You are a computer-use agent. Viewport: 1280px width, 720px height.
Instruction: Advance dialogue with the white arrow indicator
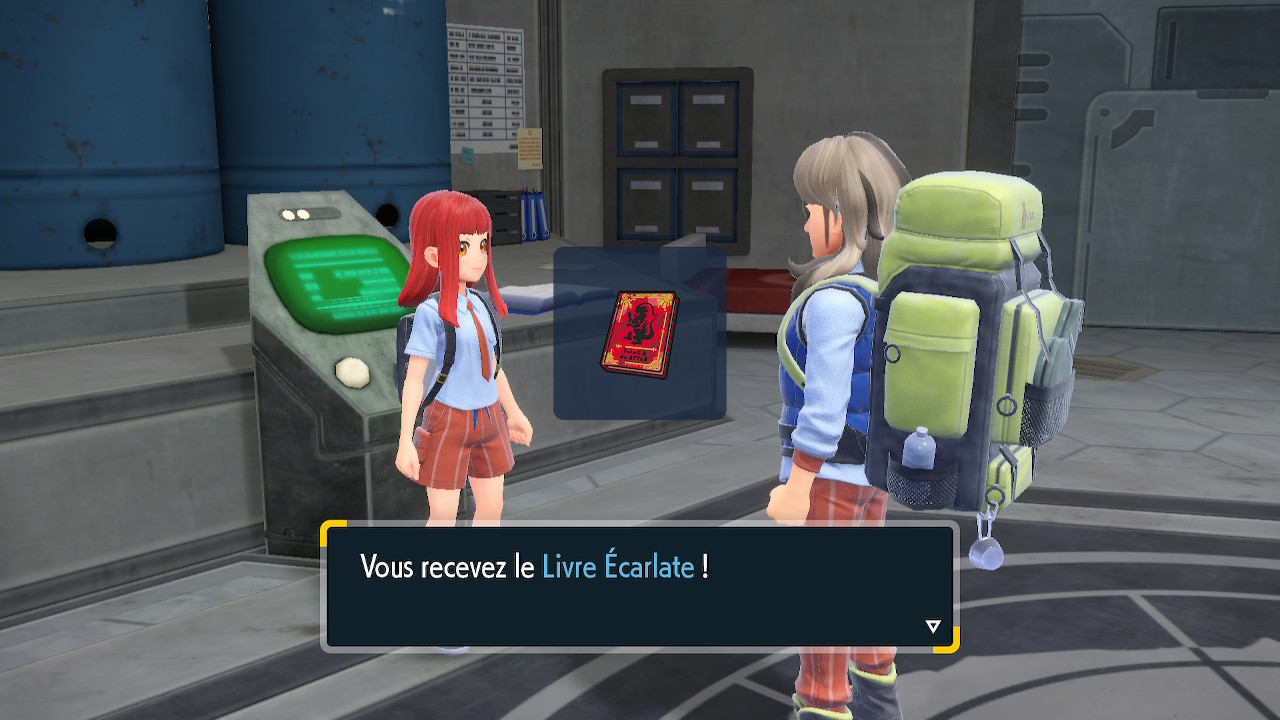[933, 627]
